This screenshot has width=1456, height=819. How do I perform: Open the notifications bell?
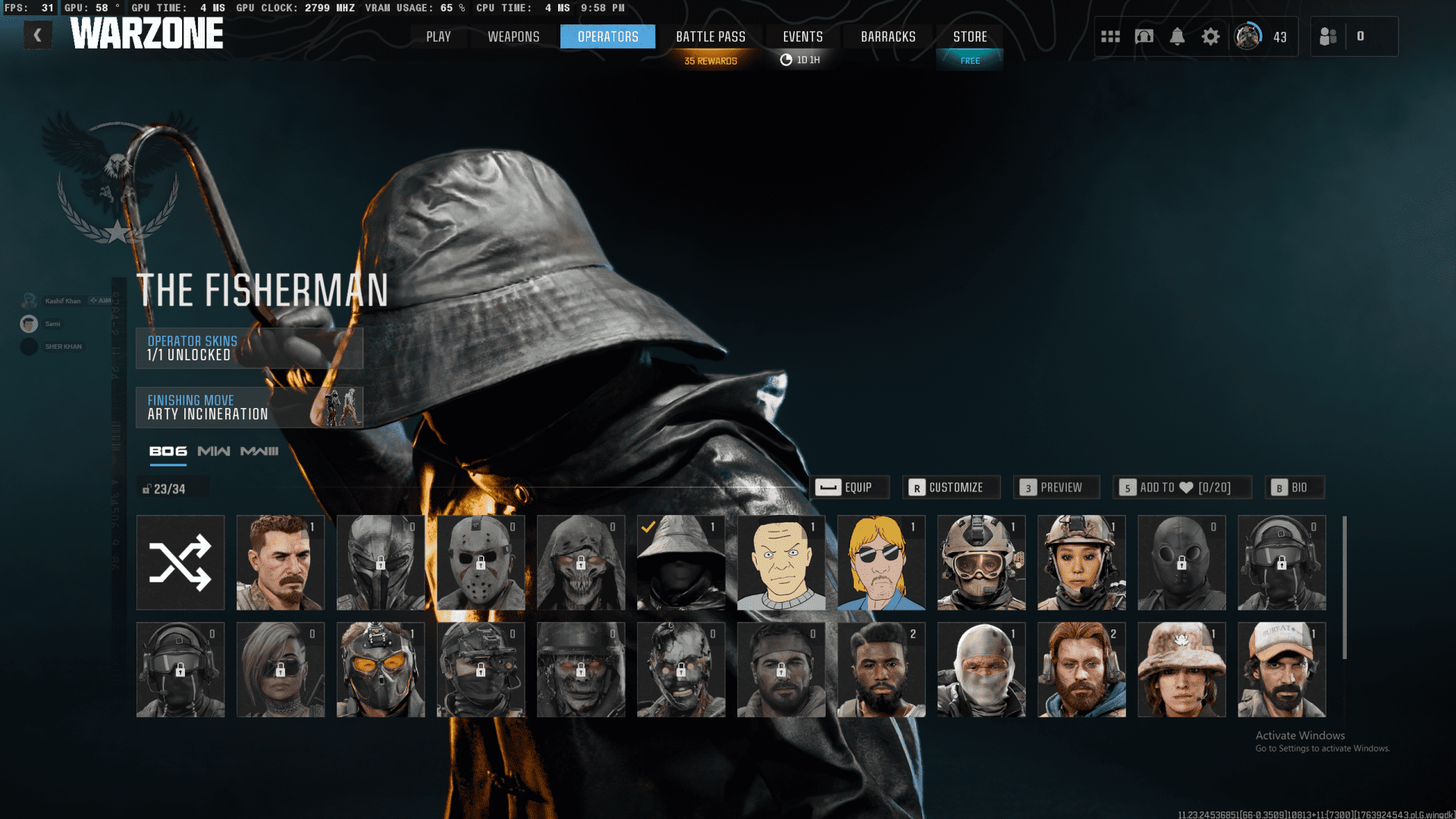[x=1178, y=36]
